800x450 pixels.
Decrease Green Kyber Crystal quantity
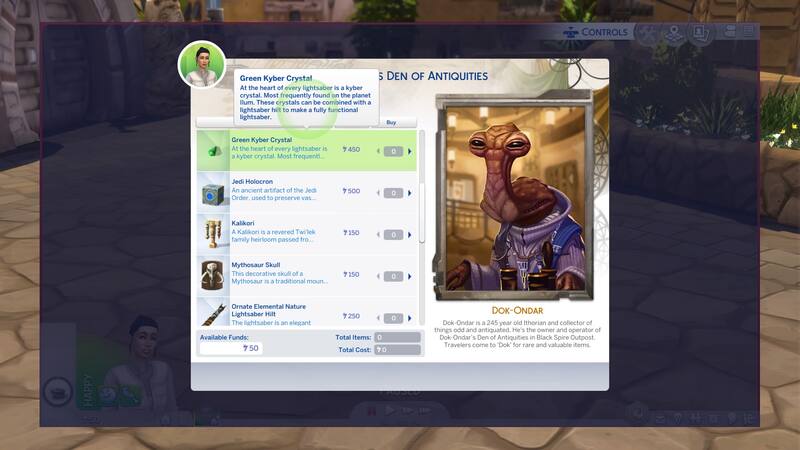click(379, 151)
